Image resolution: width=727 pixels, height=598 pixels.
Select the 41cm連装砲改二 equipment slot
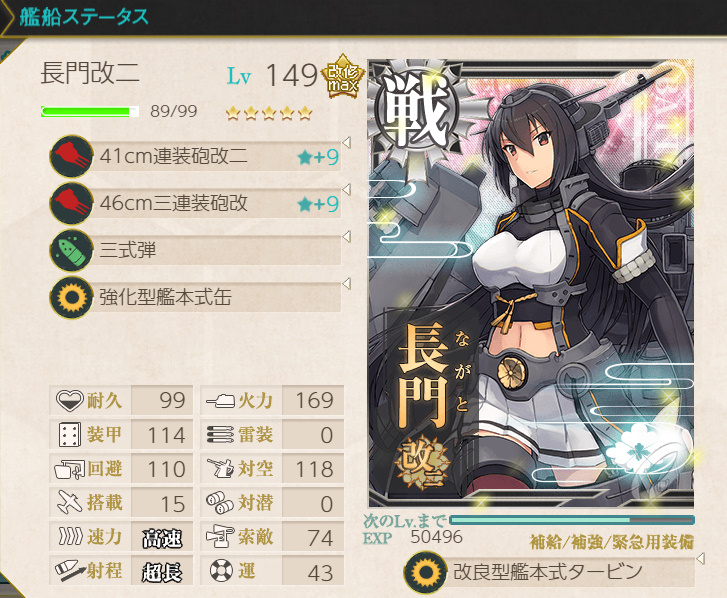coord(195,156)
